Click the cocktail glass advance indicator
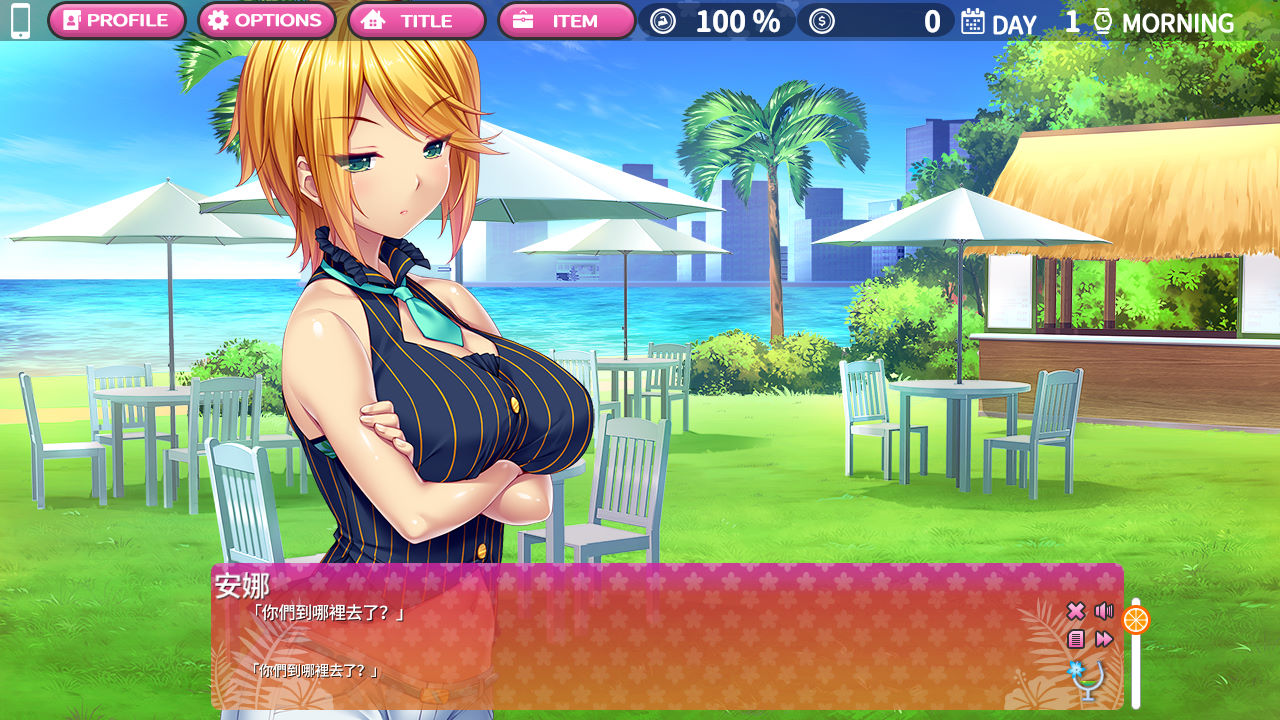This screenshot has height=720, width=1280. point(1088,680)
